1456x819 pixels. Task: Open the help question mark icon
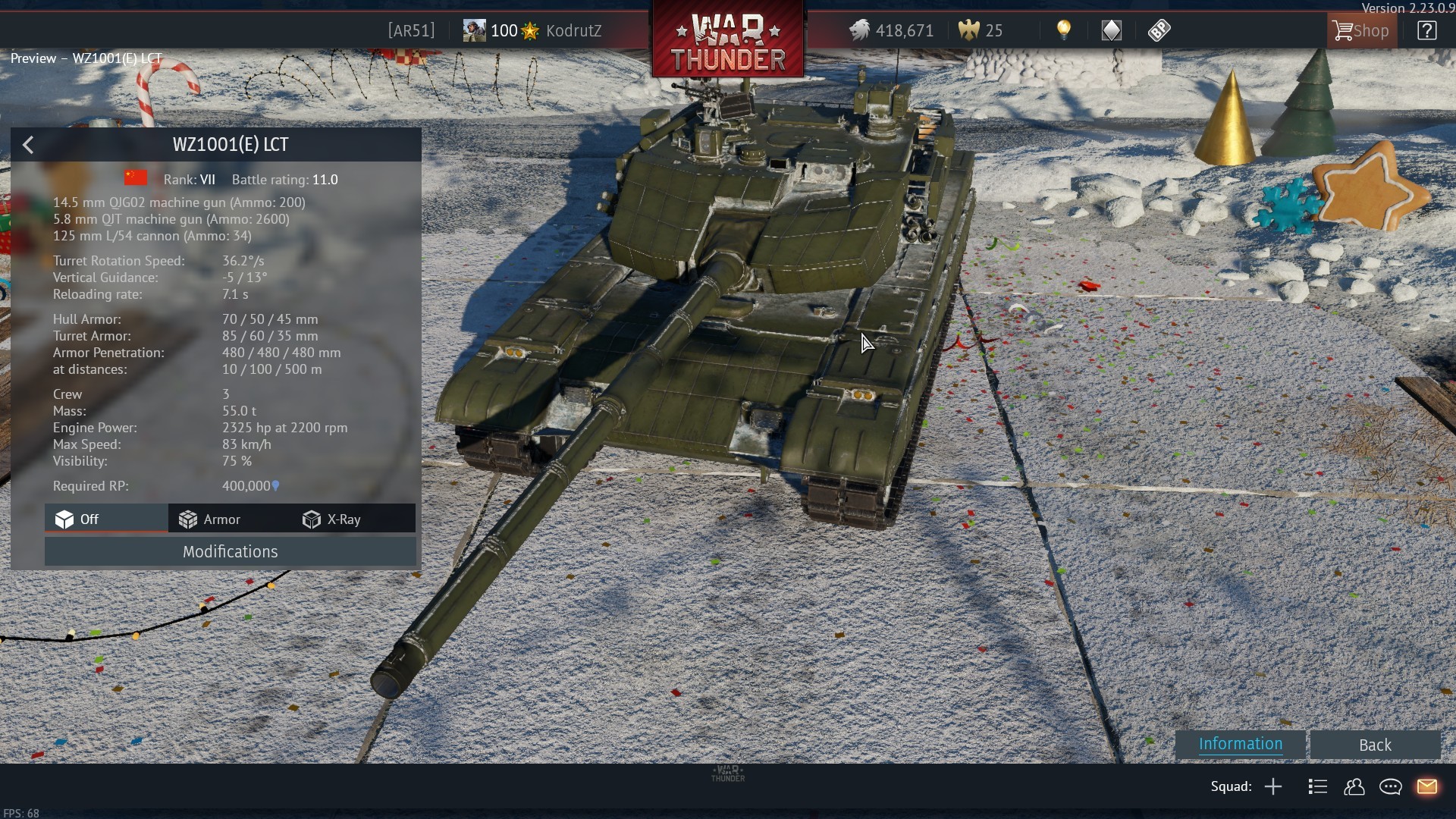pyautogui.click(x=1427, y=30)
